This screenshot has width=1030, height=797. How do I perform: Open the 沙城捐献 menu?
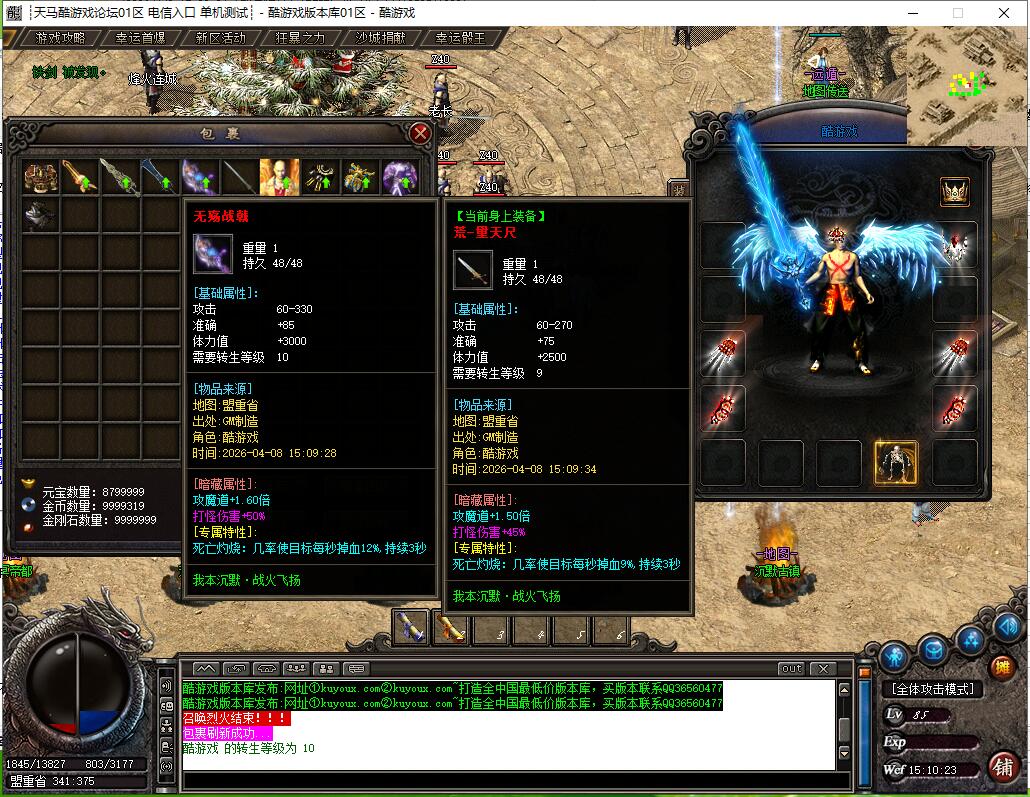click(x=380, y=38)
